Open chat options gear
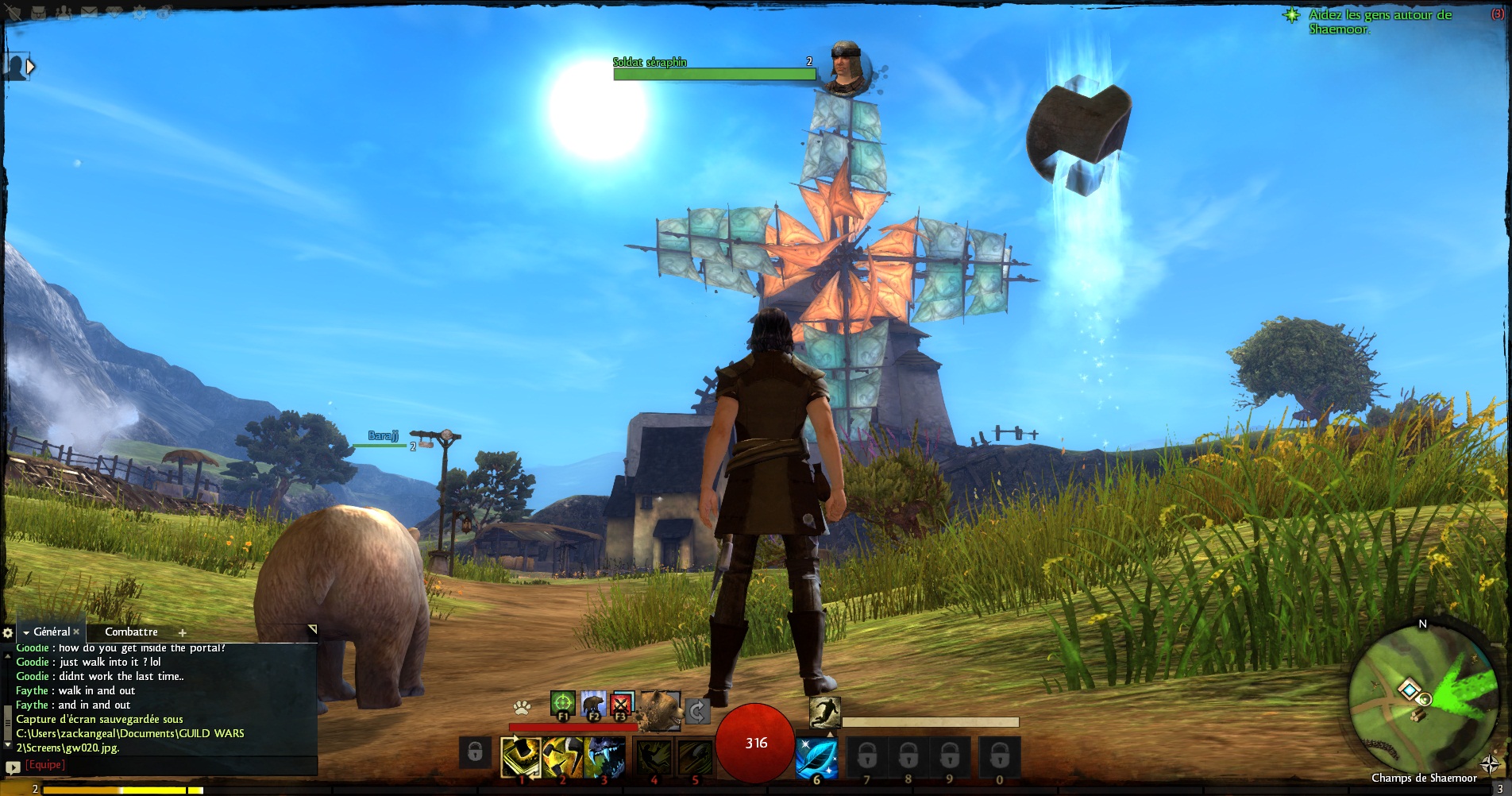The width and height of the screenshot is (1512, 796). (x=8, y=632)
